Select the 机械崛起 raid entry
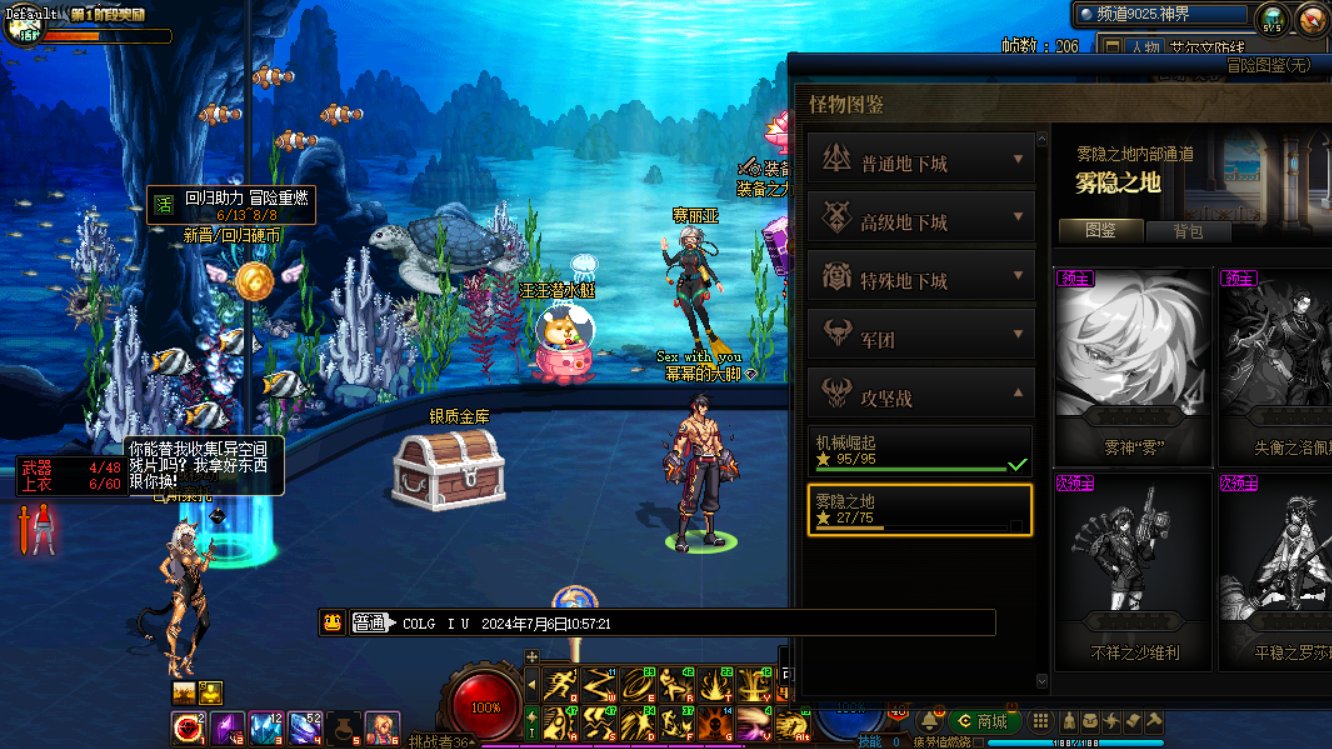This screenshot has width=1332, height=749. (919, 451)
